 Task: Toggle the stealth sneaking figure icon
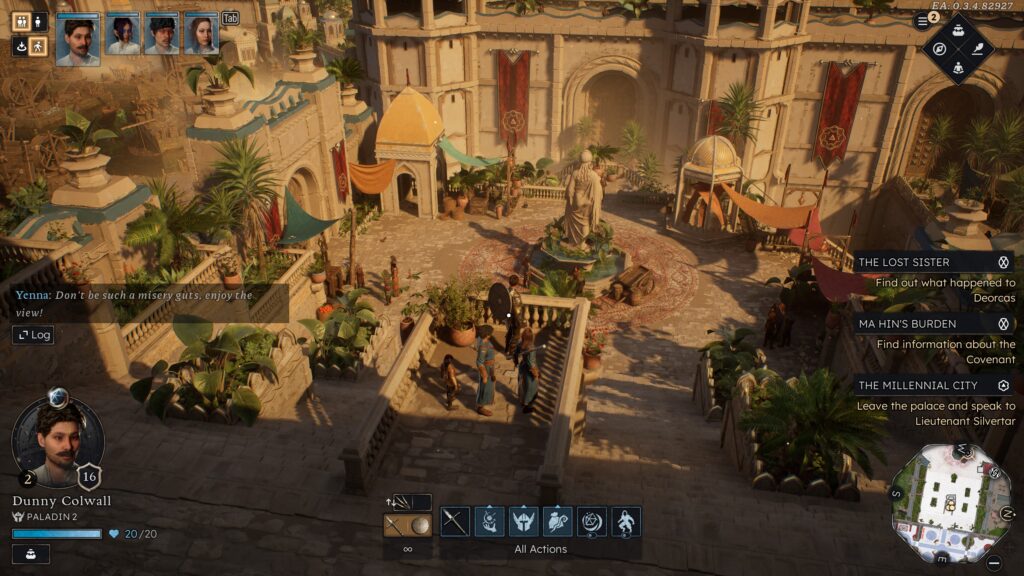[x=38, y=46]
